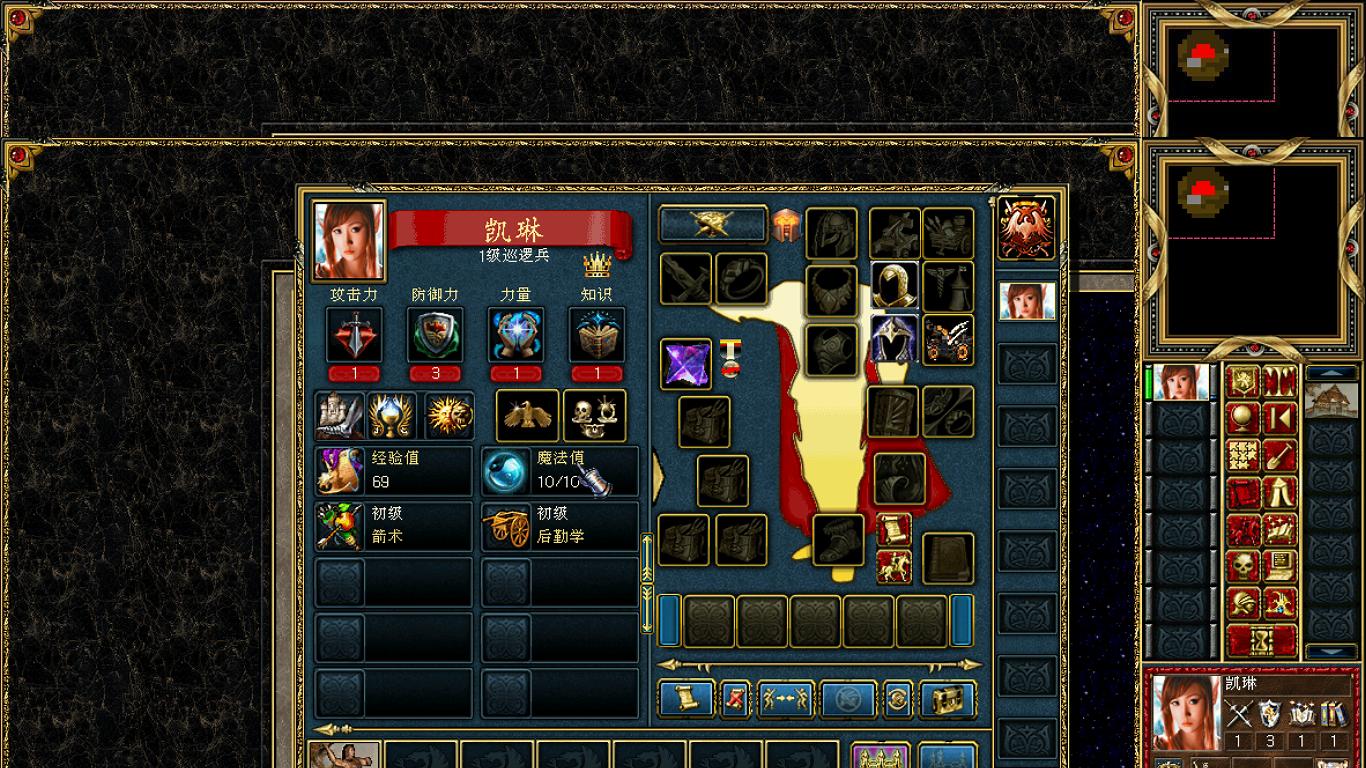This screenshot has width=1366, height=768.
Task: Inspect the defense (防御力) shield icon
Action: click(435, 335)
